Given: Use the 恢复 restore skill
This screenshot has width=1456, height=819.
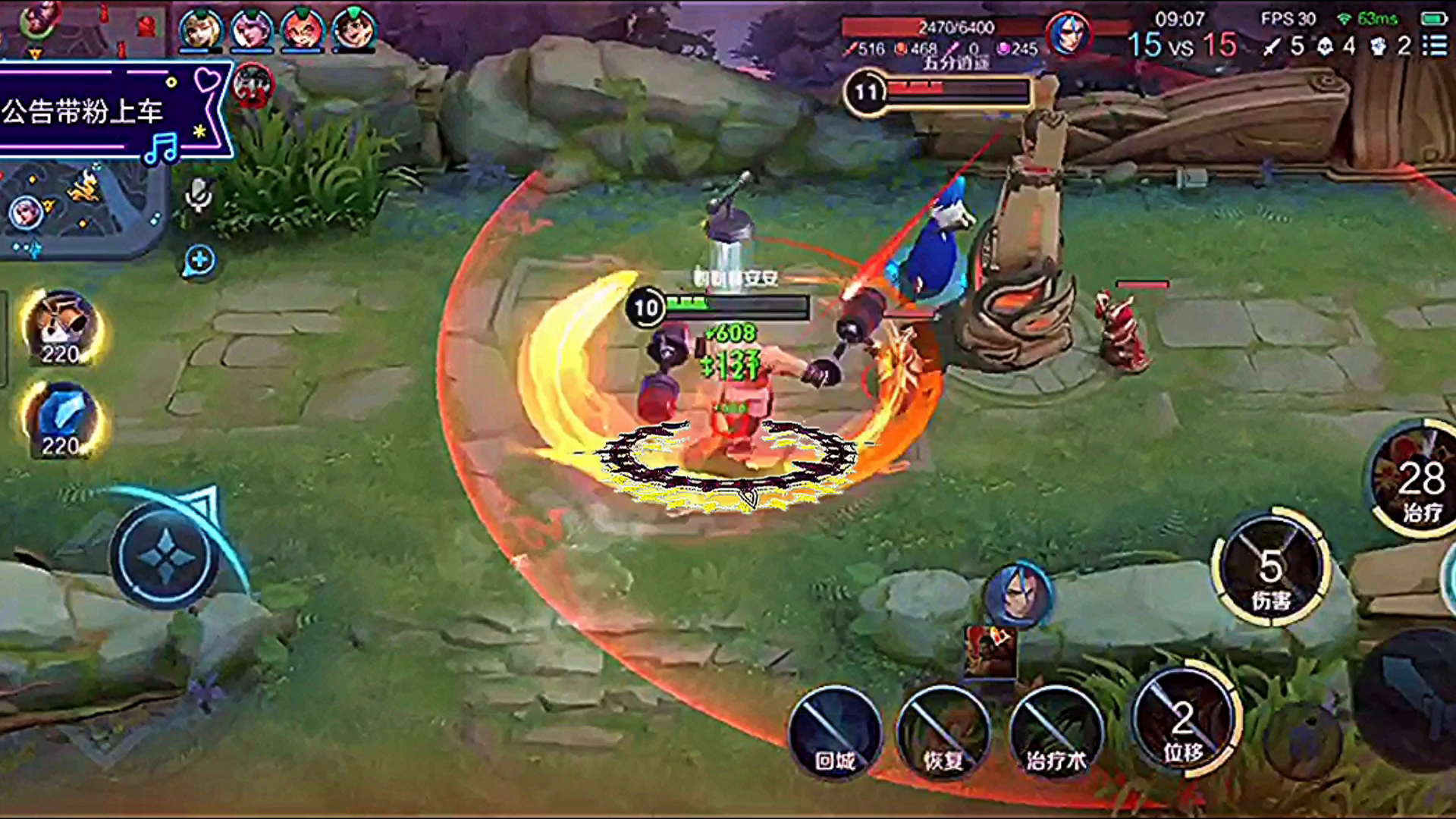Looking at the screenshot, I should pos(943,732).
